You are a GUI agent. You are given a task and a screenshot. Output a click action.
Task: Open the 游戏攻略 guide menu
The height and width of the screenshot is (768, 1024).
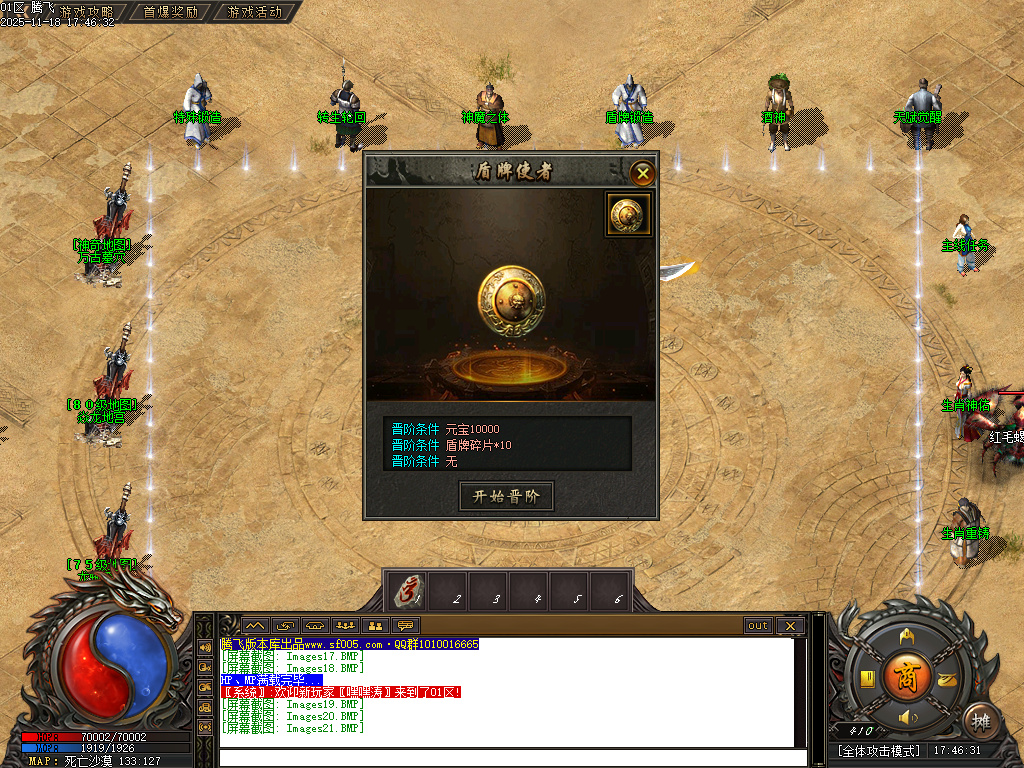(86, 12)
